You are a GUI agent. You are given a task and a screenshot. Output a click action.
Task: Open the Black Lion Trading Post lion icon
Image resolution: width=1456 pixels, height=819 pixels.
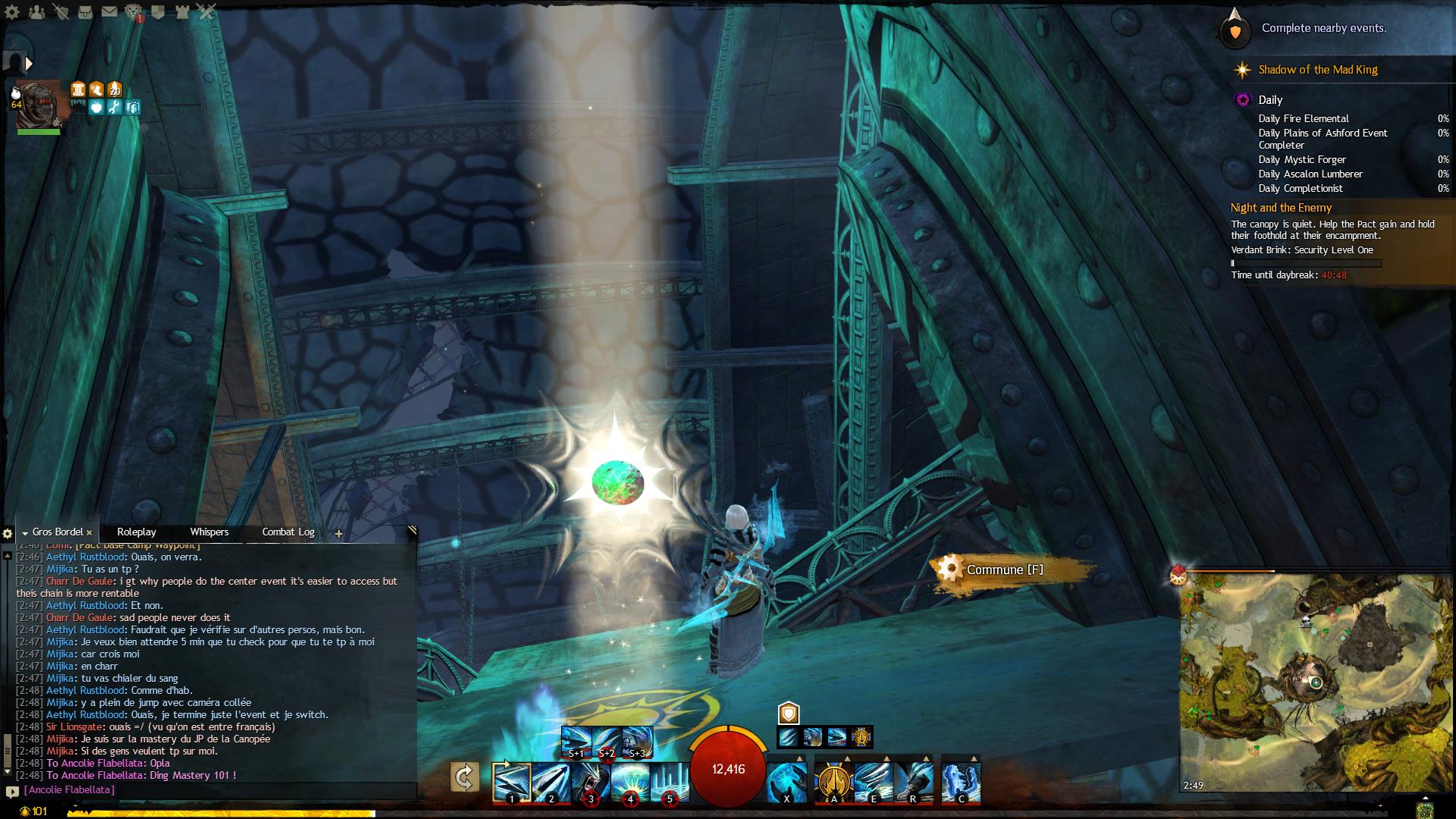pos(133,12)
